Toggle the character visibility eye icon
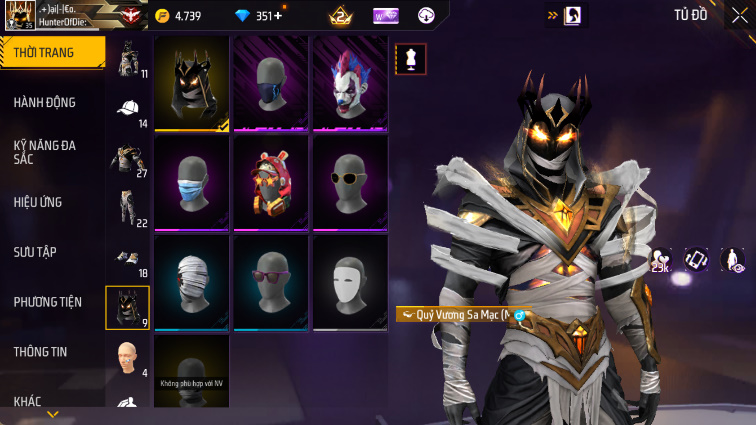756x425 pixels. tap(733, 259)
